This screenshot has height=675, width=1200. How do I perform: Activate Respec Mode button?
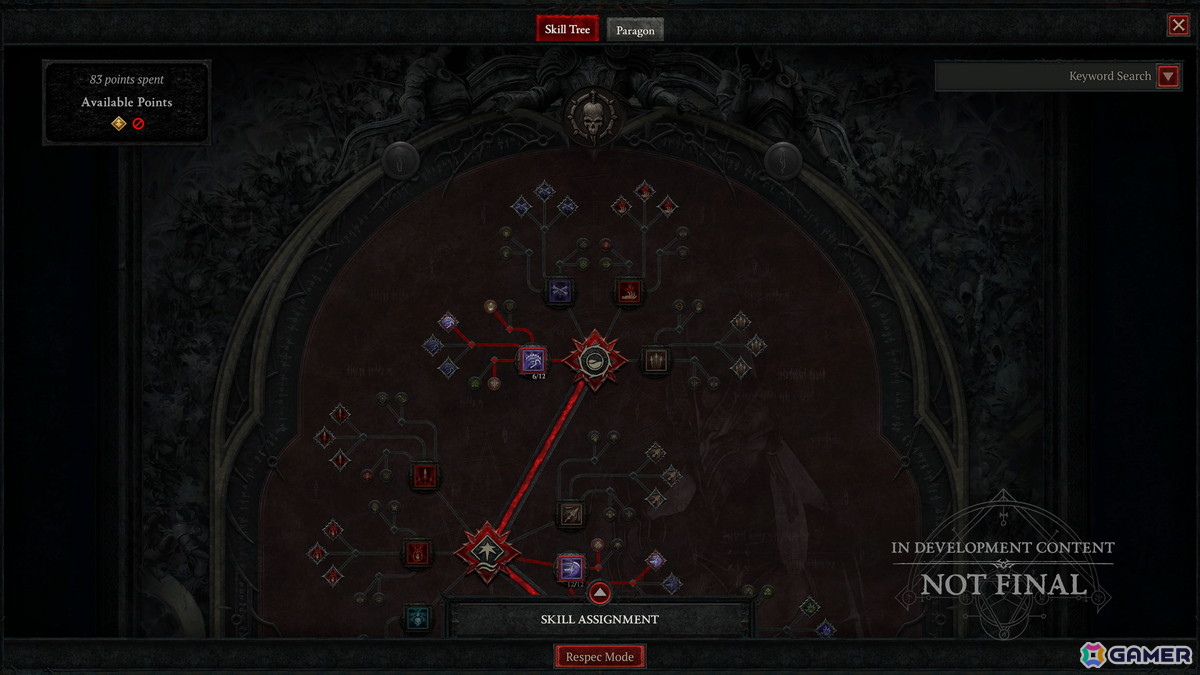point(600,657)
